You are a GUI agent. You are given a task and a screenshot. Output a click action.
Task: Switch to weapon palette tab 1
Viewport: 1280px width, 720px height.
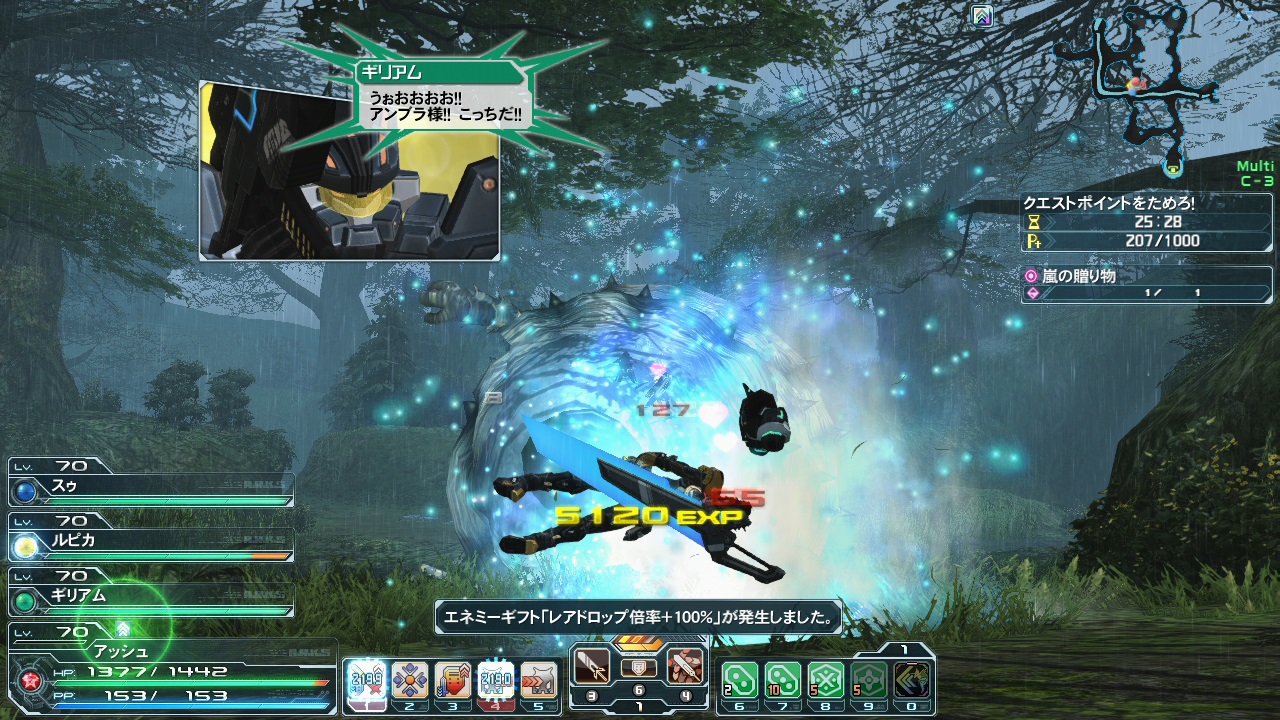pos(638,706)
